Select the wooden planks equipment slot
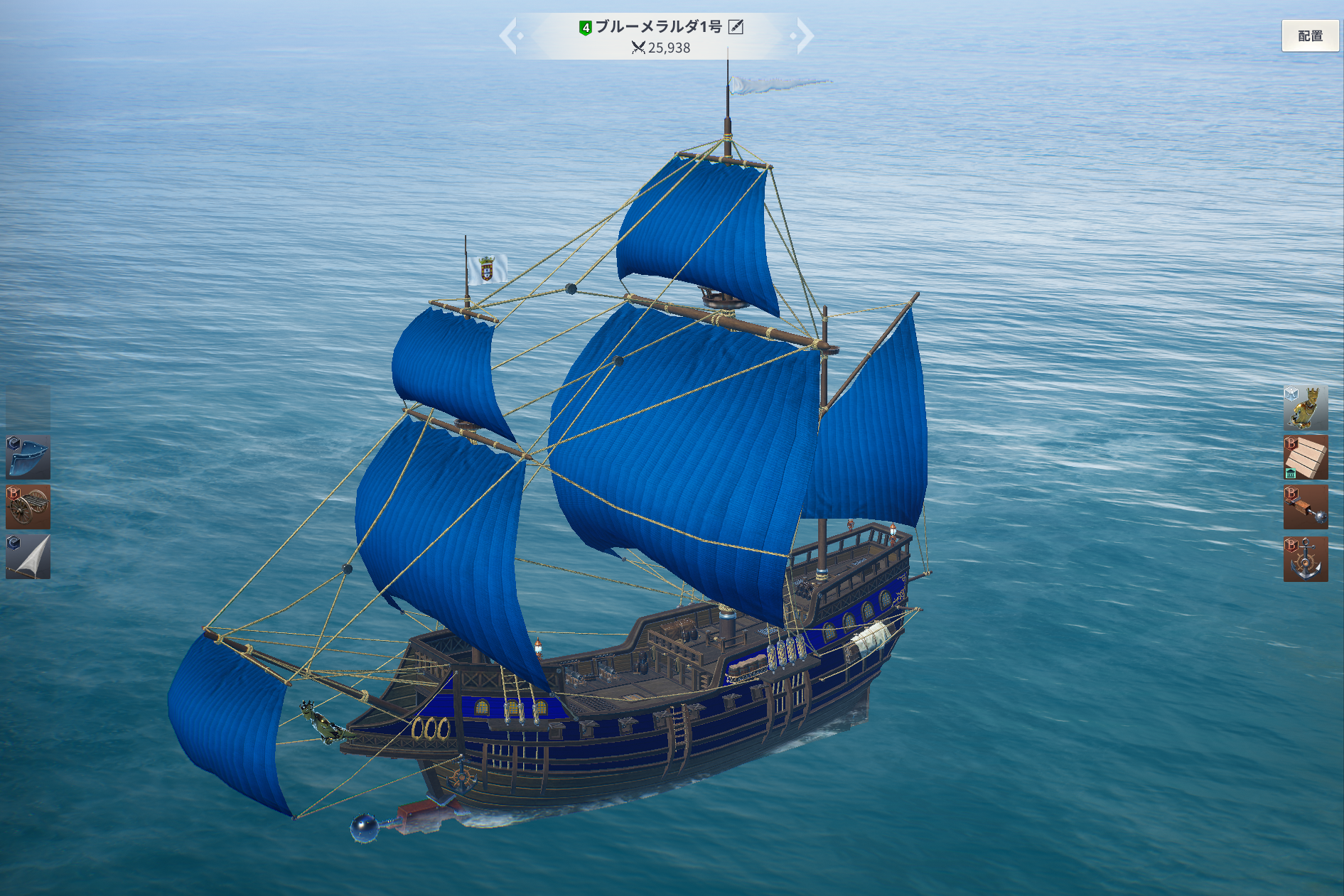Image resolution: width=1344 pixels, height=896 pixels. tap(1305, 458)
